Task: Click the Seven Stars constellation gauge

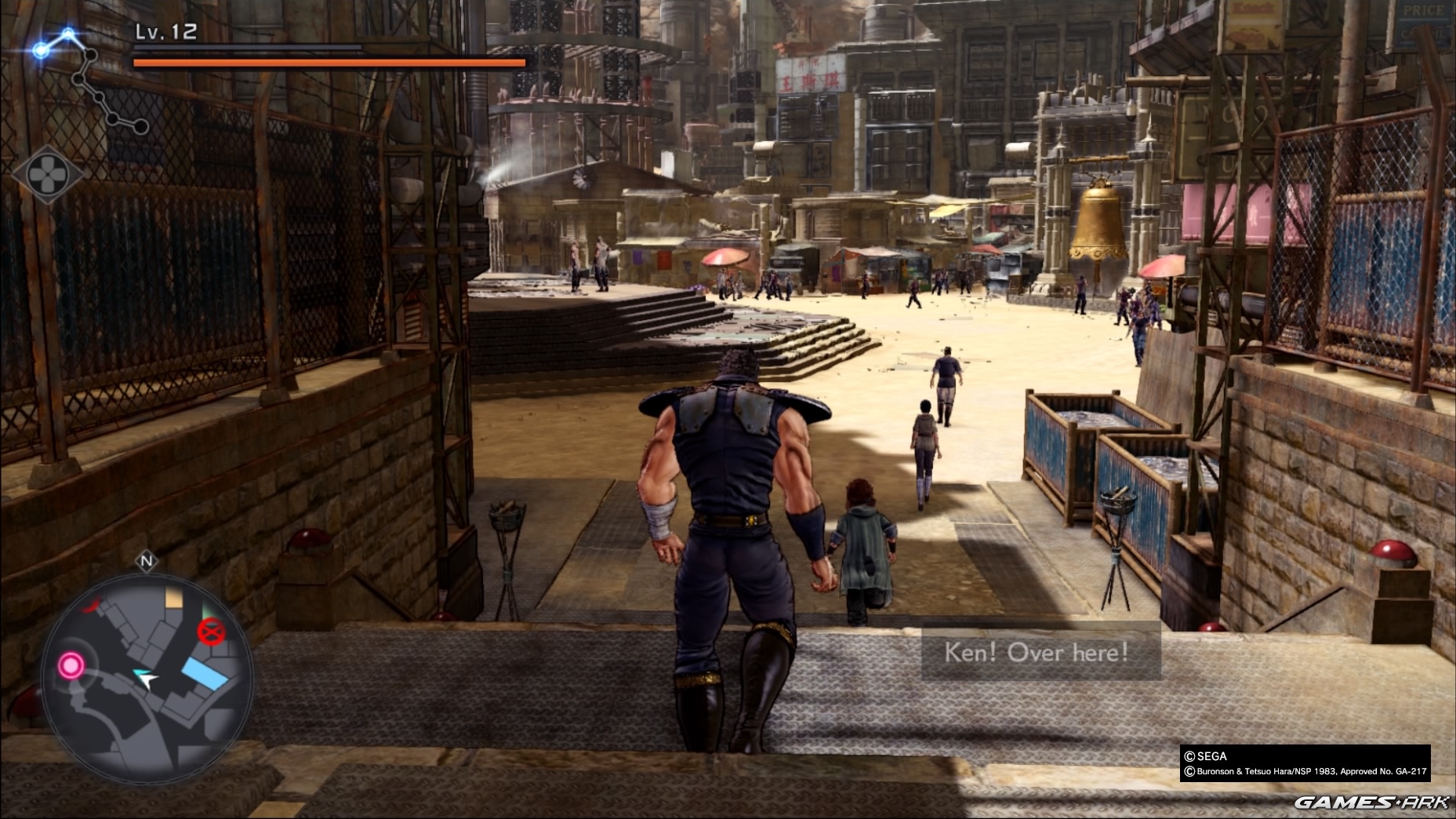Action: [x=88, y=80]
